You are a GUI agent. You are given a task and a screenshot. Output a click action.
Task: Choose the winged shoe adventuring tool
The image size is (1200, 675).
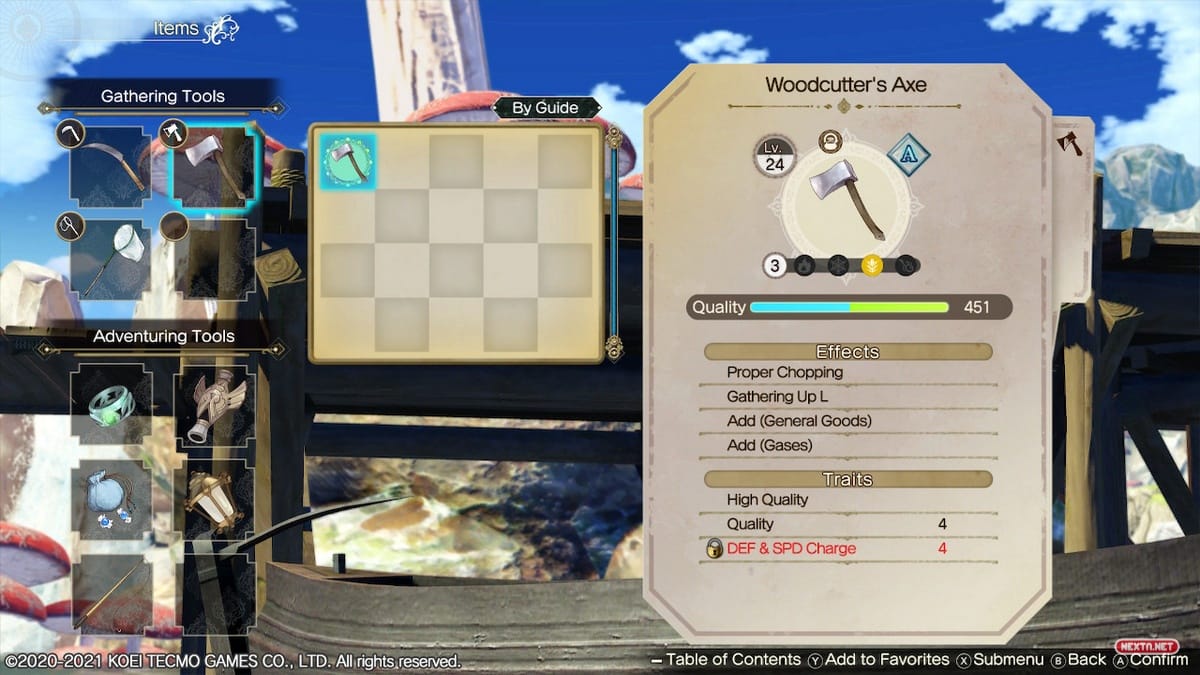click(215, 403)
